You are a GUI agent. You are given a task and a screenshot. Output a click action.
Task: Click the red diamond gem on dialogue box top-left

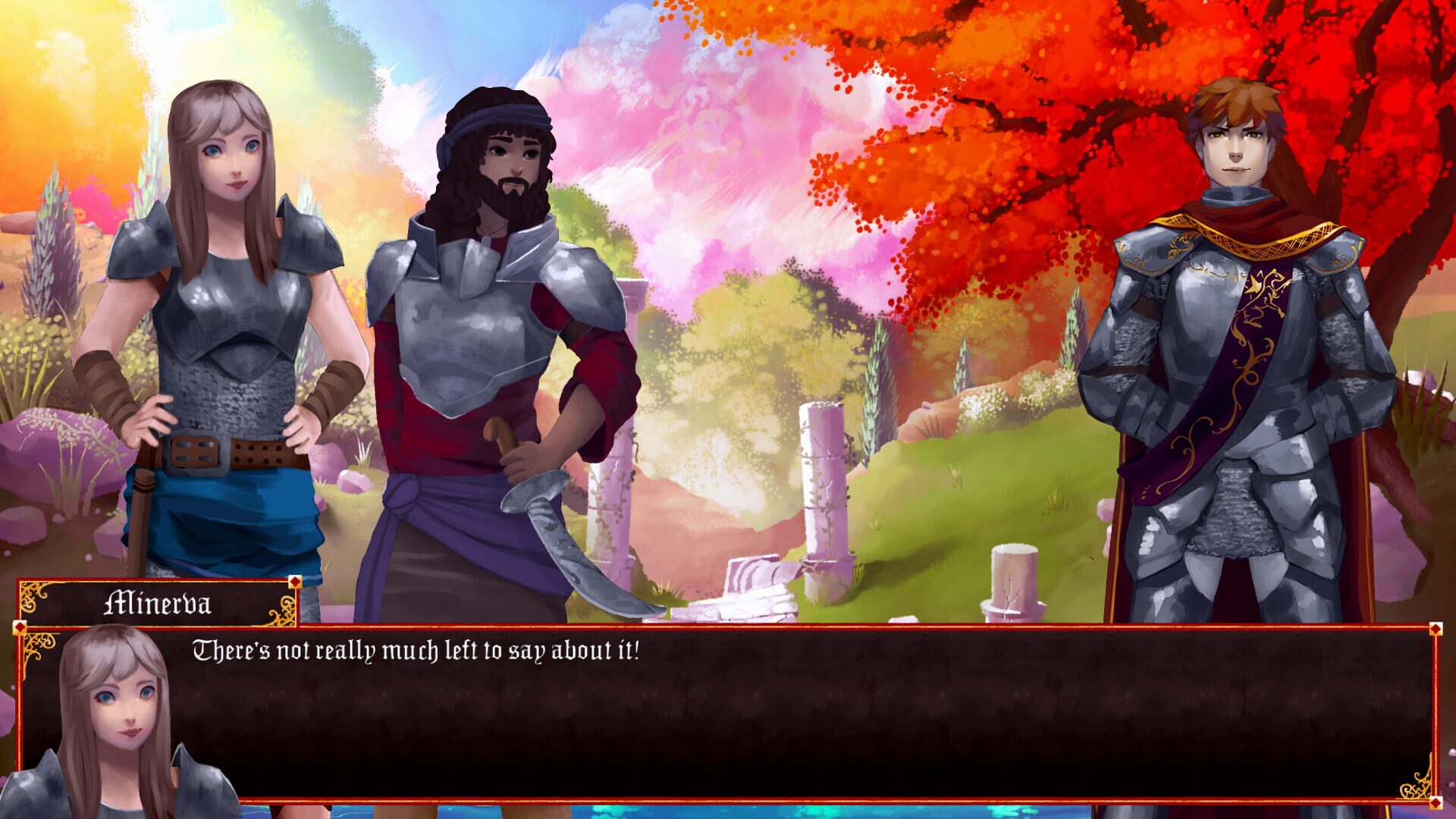(19, 627)
